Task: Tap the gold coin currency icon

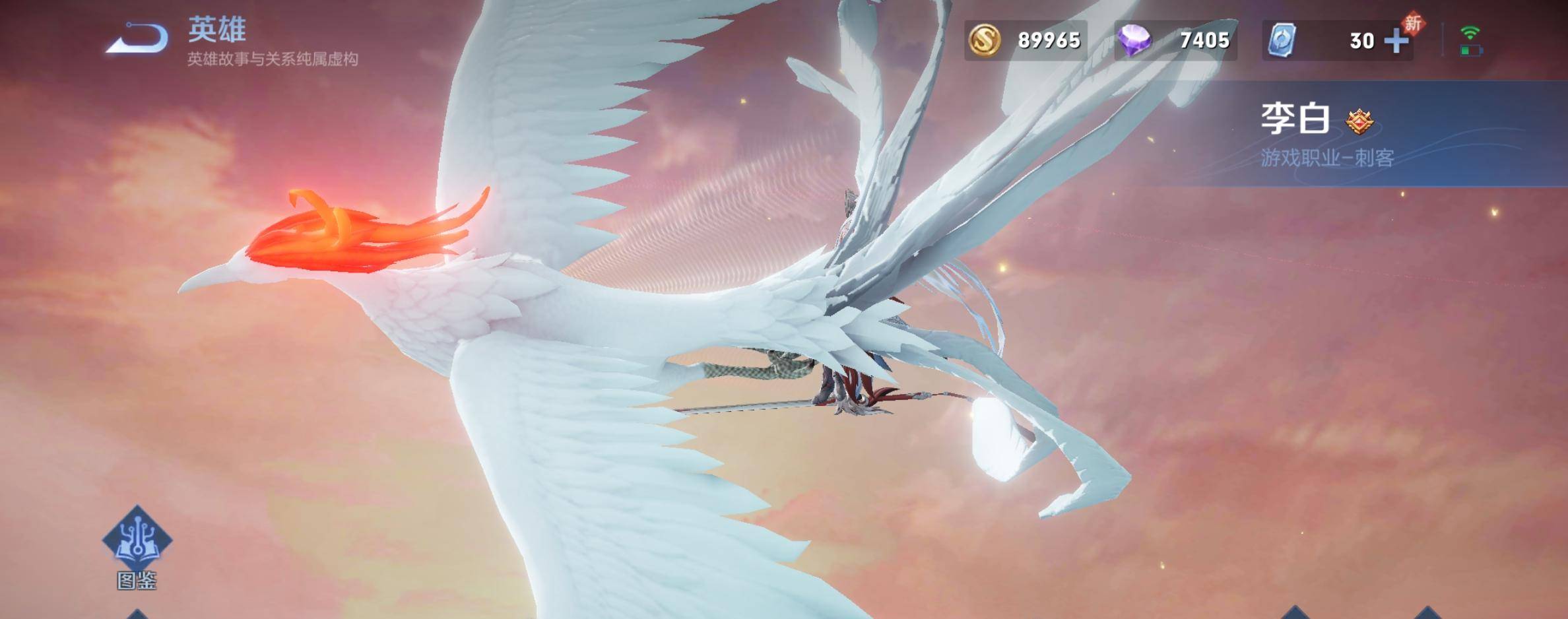Action: (984, 40)
